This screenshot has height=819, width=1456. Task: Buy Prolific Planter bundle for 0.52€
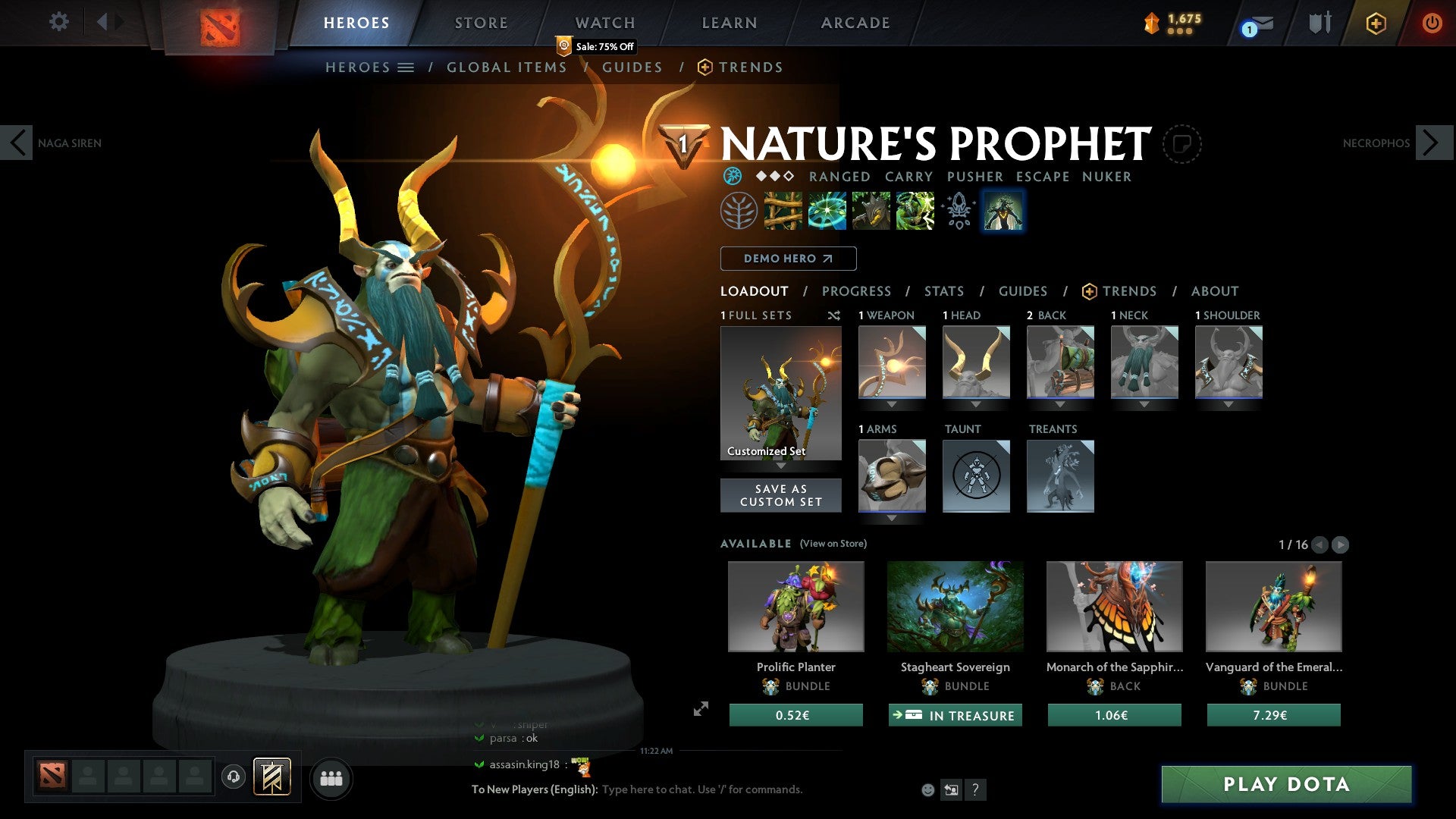pos(795,715)
